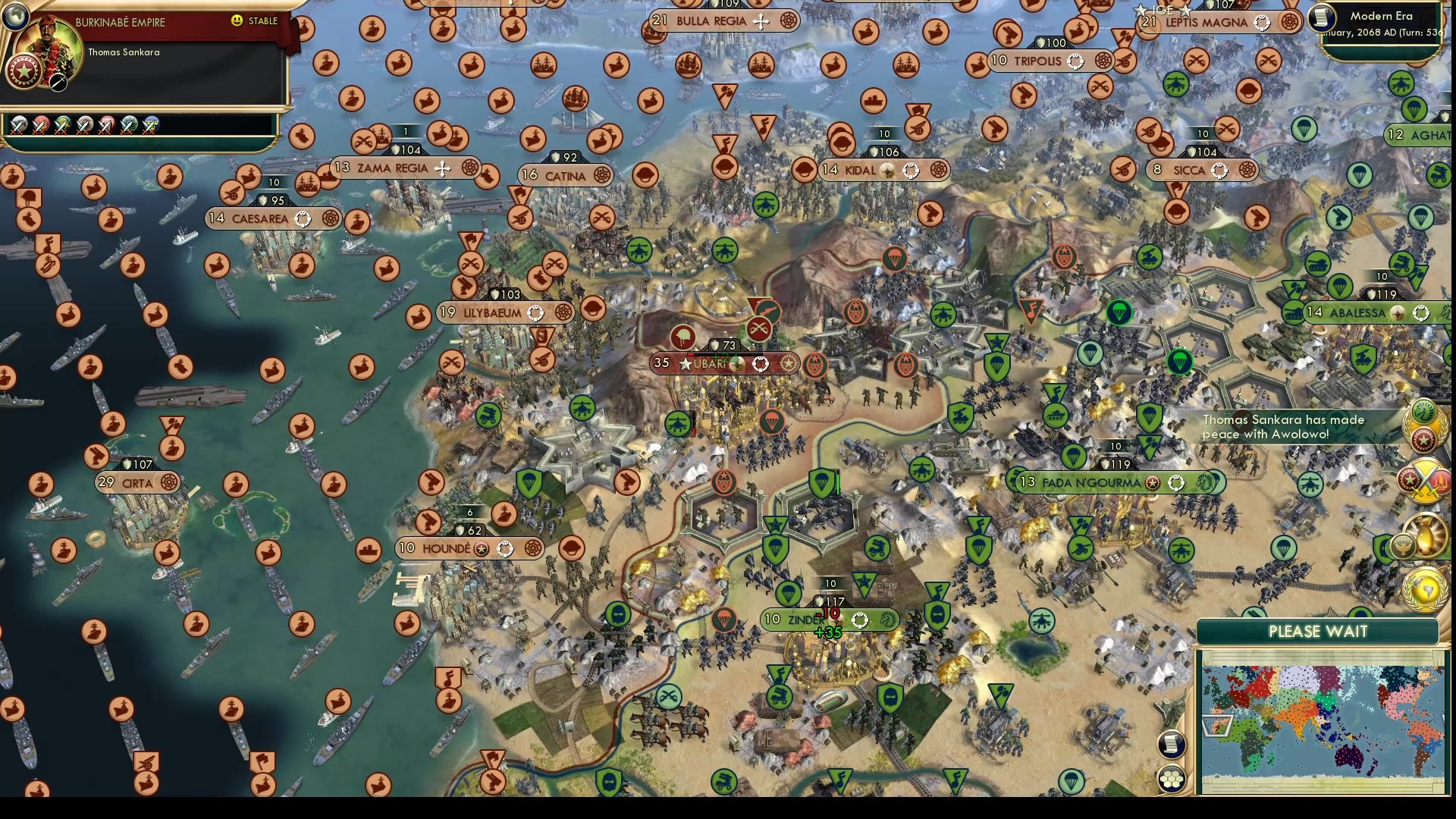Viewport: 1456px width, 819px height.
Task: Open the strategic hex view toggle icon
Action: [1171, 779]
